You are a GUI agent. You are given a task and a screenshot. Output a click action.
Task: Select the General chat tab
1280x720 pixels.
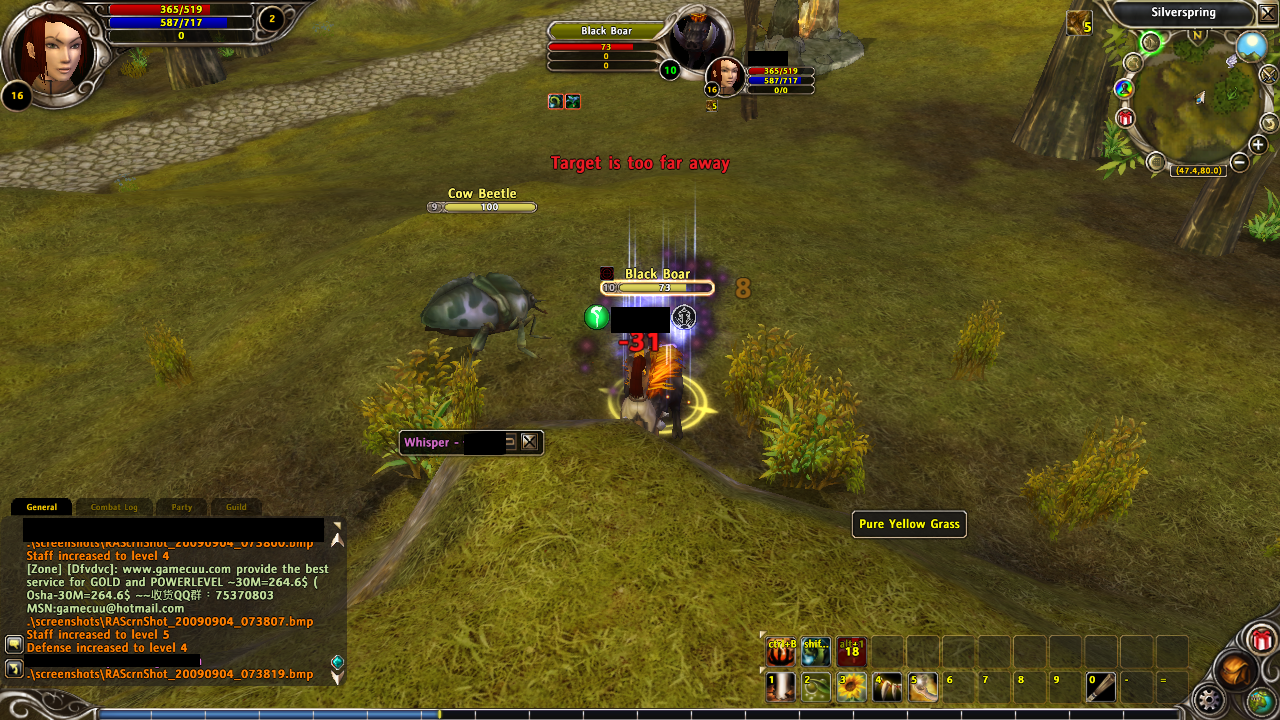tap(42, 507)
